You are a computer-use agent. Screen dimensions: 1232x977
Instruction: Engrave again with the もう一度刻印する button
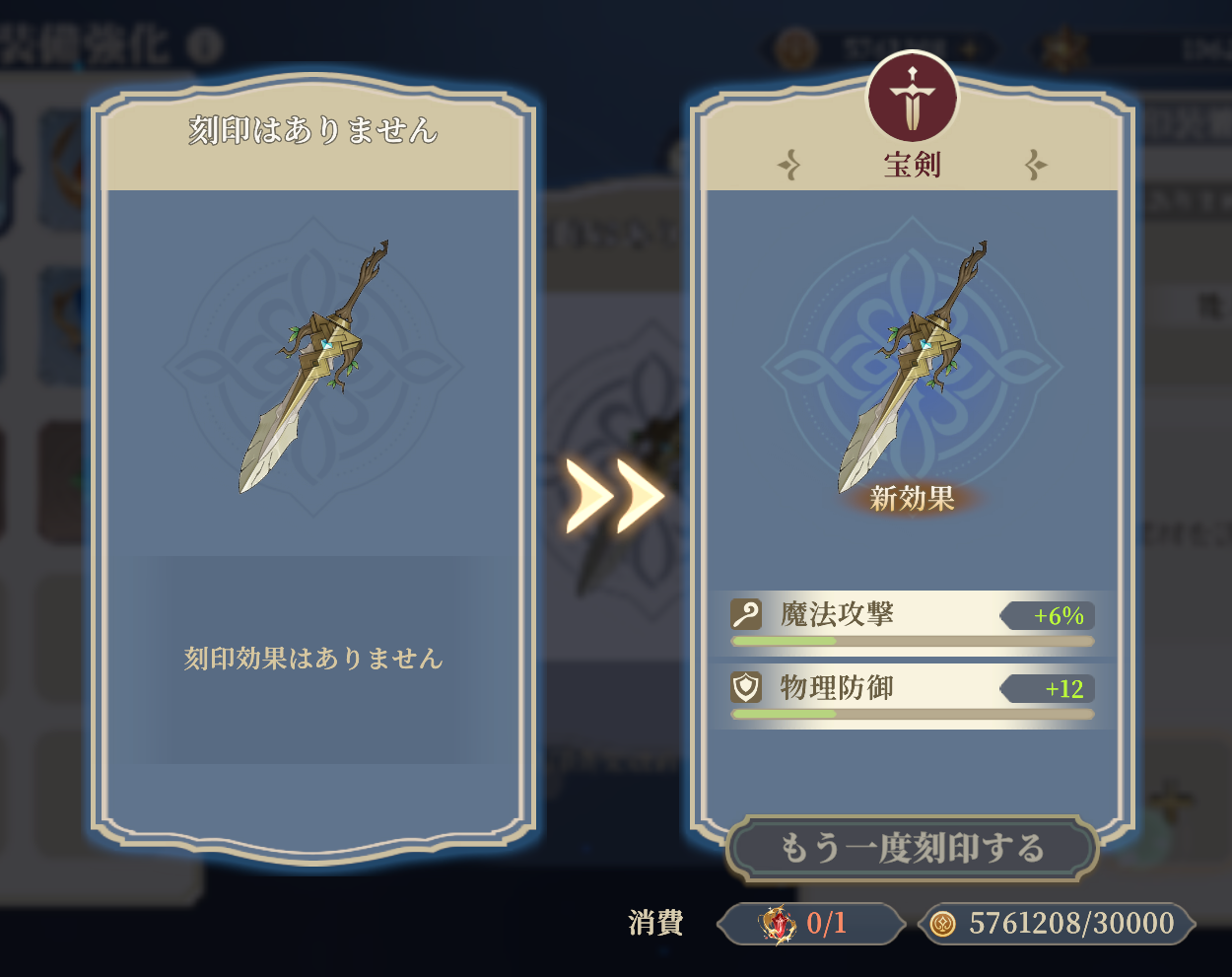[912, 848]
